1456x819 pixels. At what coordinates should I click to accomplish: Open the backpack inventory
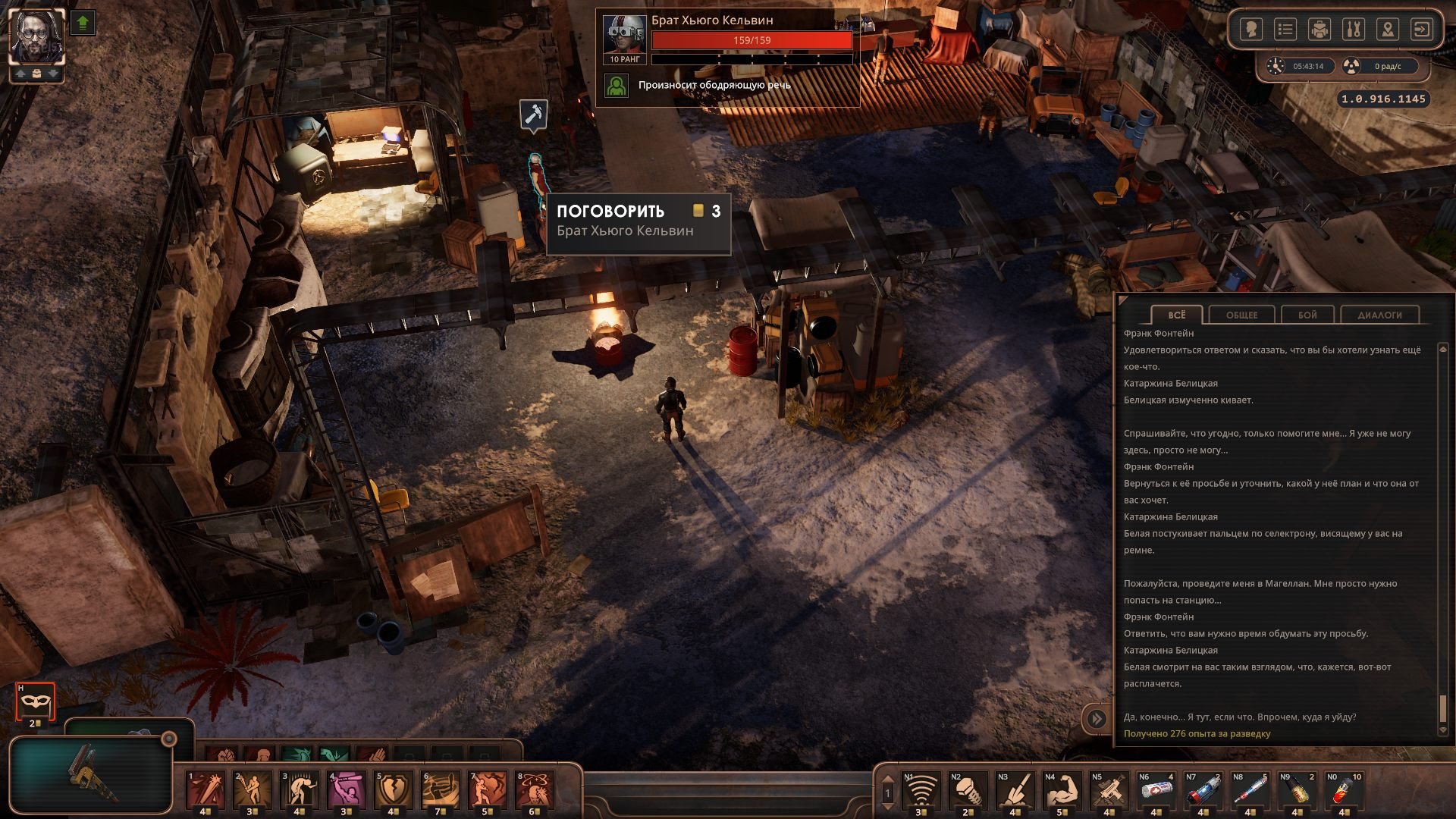click(1319, 30)
